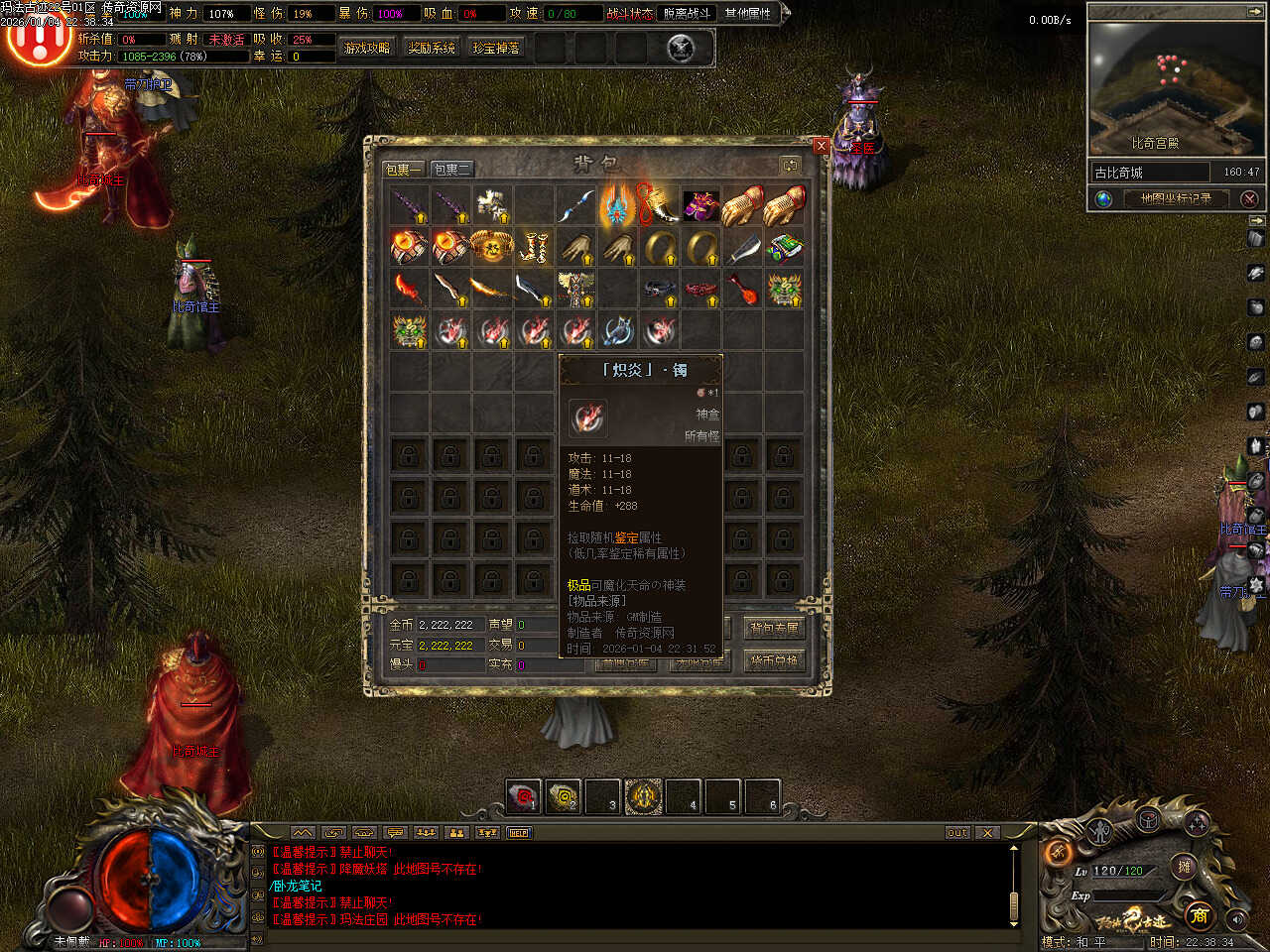
Task: Select the red lute item
Action: [x=742, y=289]
